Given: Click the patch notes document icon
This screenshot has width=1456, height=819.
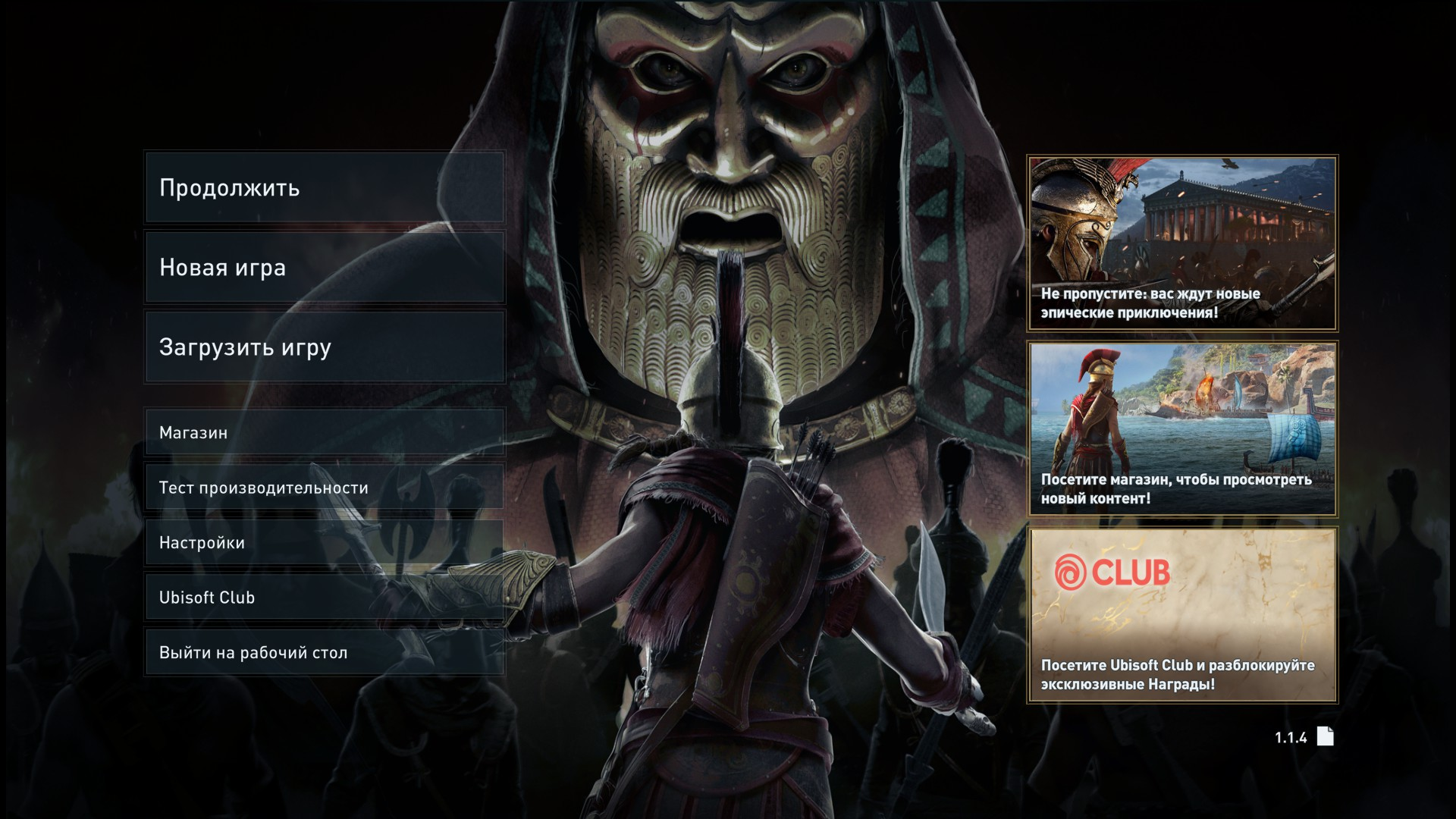Looking at the screenshot, I should click(1325, 736).
